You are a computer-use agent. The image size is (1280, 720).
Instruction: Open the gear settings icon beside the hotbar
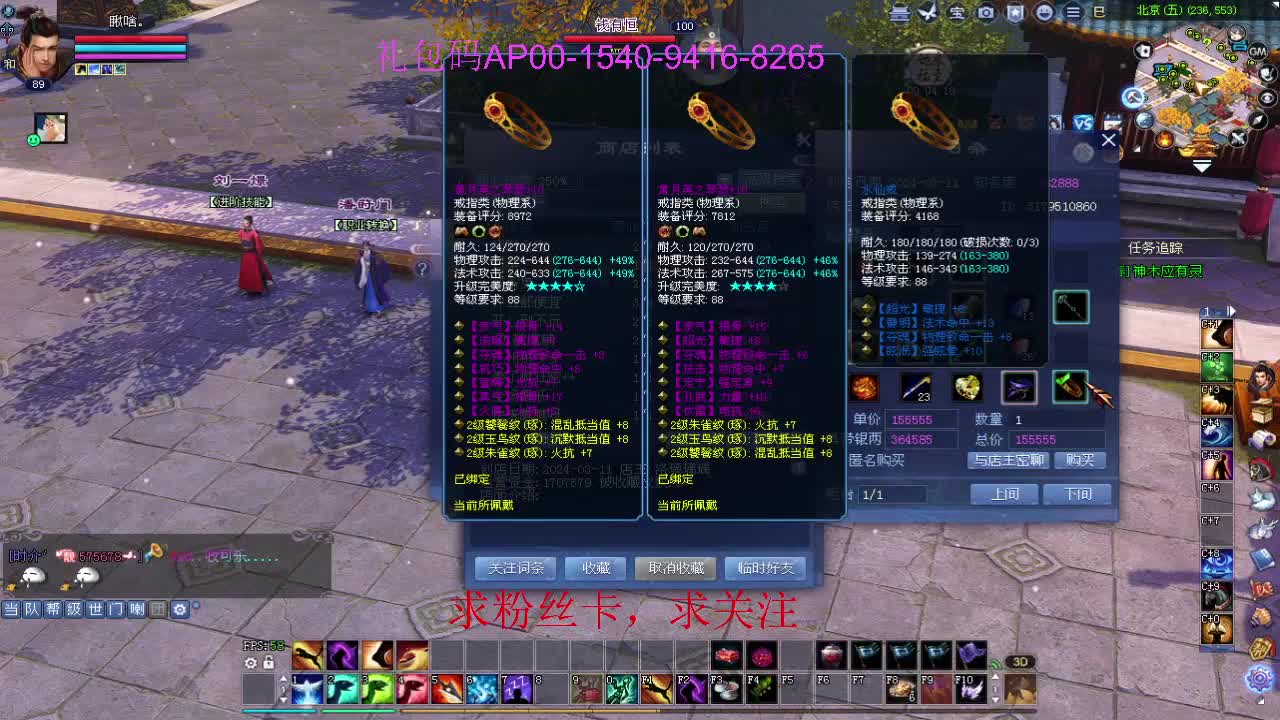(x=251, y=663)
